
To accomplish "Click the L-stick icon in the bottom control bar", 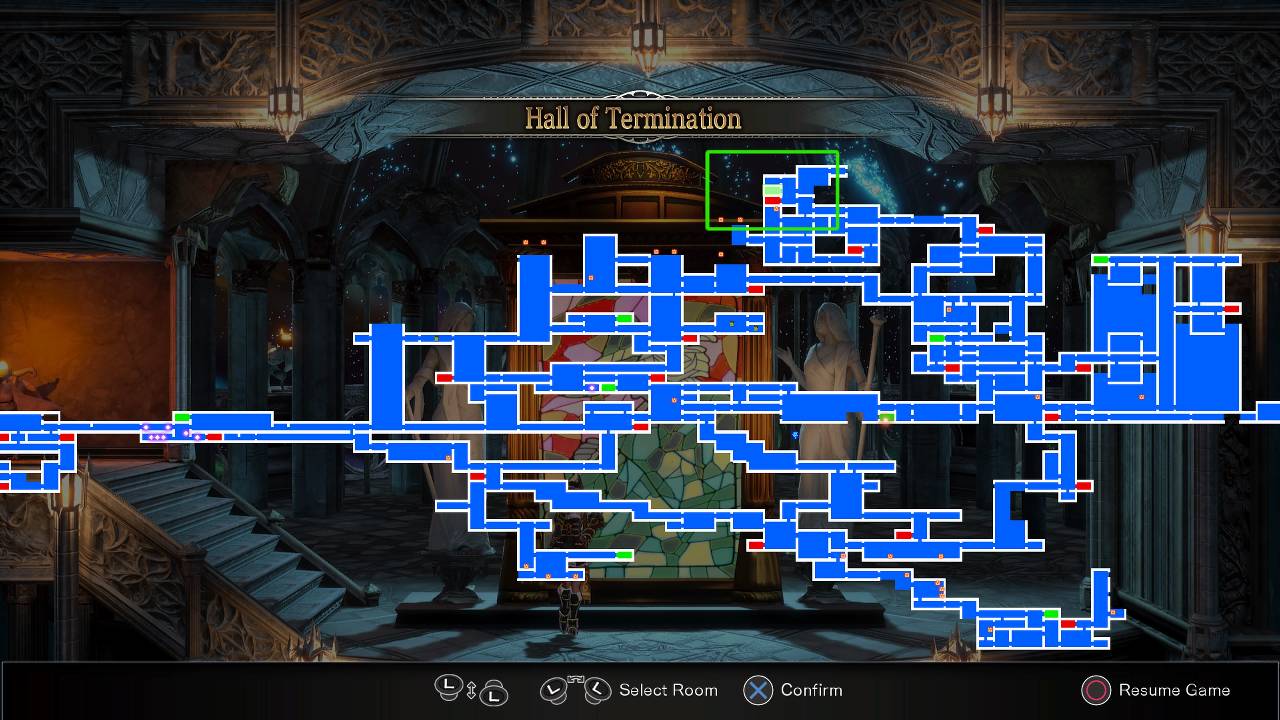I will pyautogui.click(x=447, y=690).
